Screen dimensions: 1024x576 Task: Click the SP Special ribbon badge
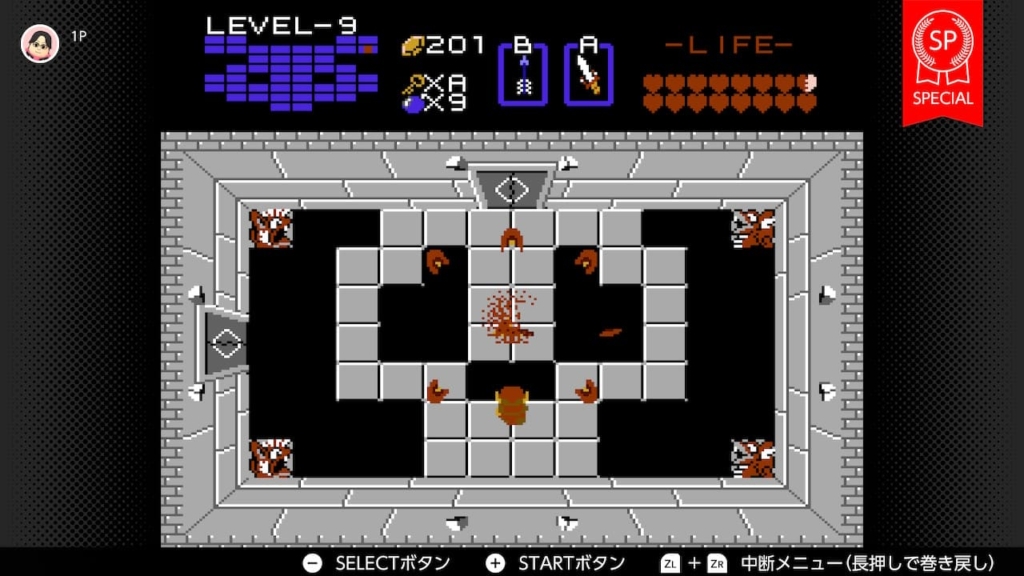942,60
